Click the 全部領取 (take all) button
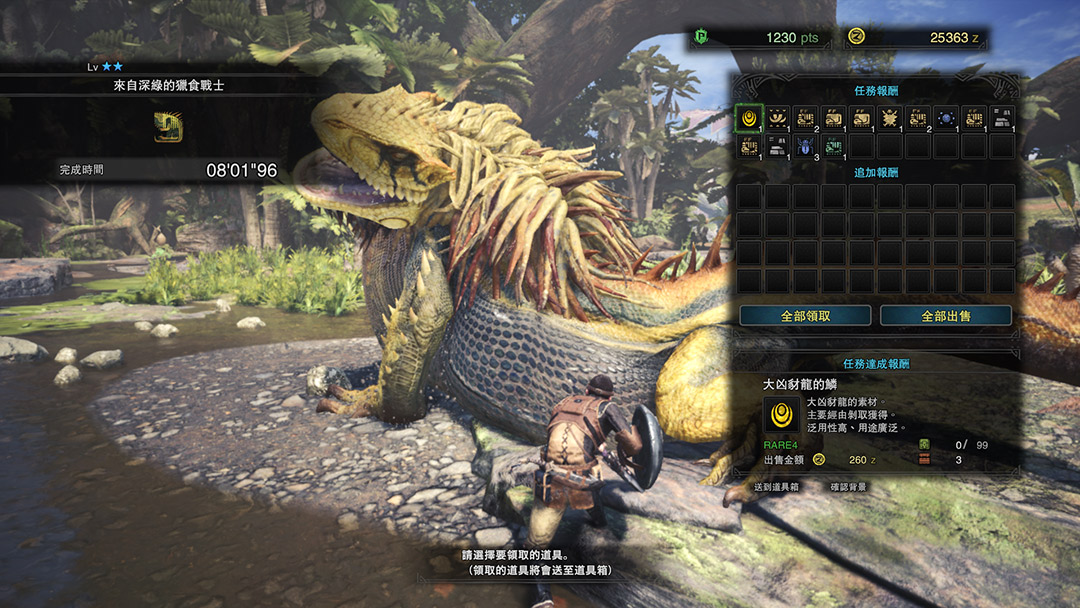The width and height of the screenshot is (1080, 608). click(x=805, y=316)
